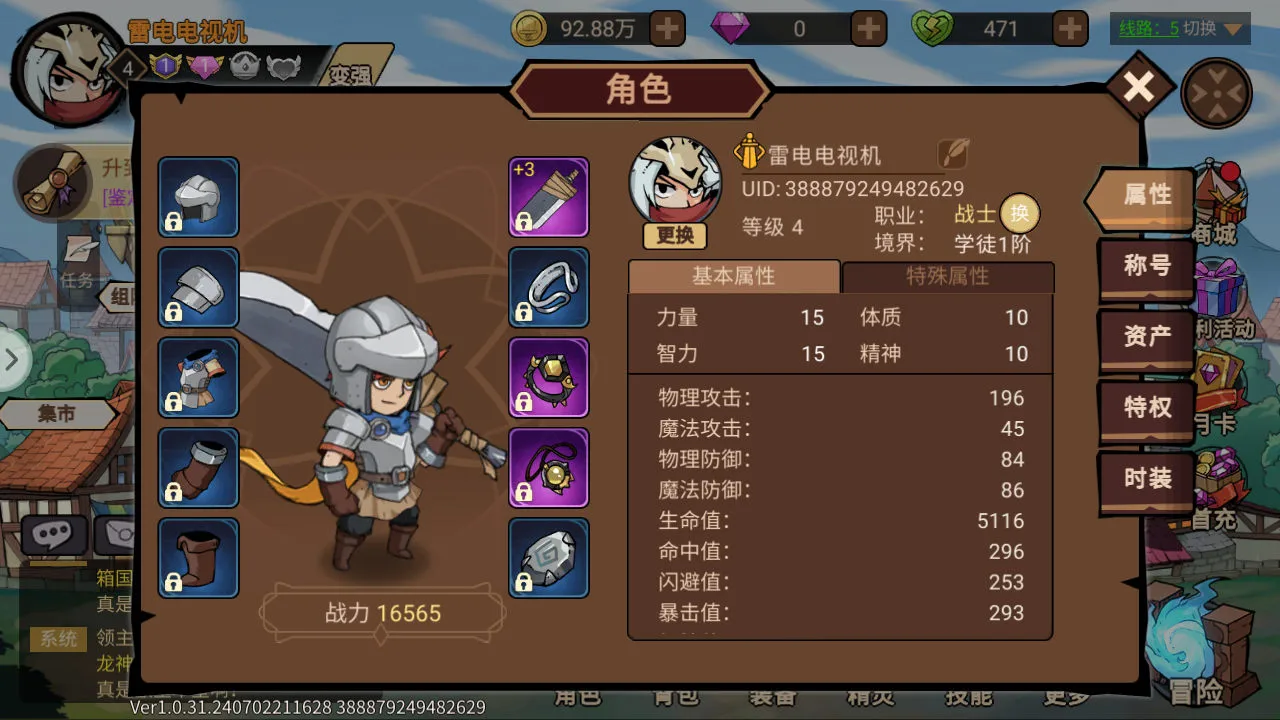Click the 更换 avatar button
Image resolution: width=1280 pixels, height=720 pixels.
tap(675, 236)
